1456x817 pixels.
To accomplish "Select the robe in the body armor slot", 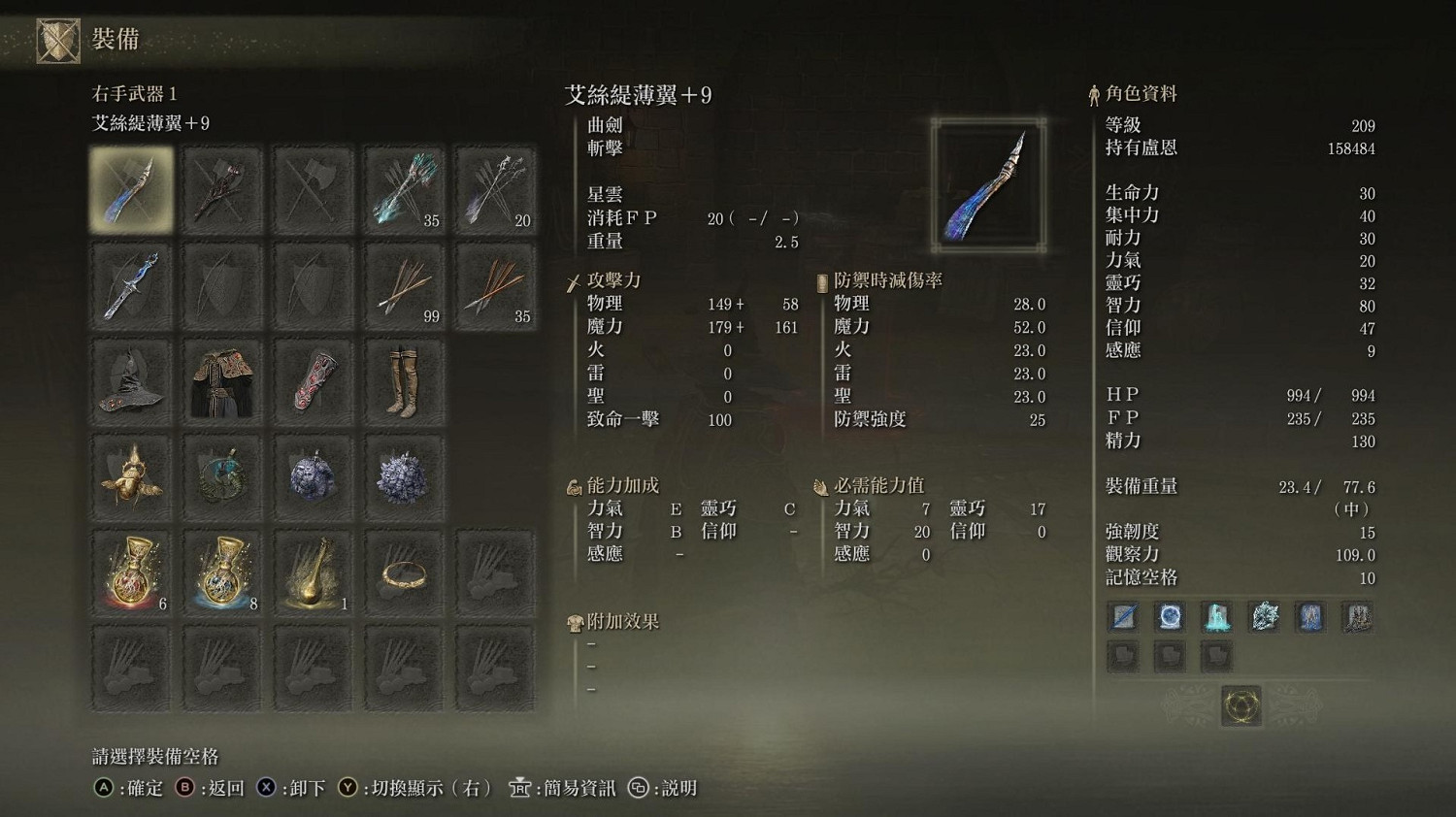I will coord(222,379).
